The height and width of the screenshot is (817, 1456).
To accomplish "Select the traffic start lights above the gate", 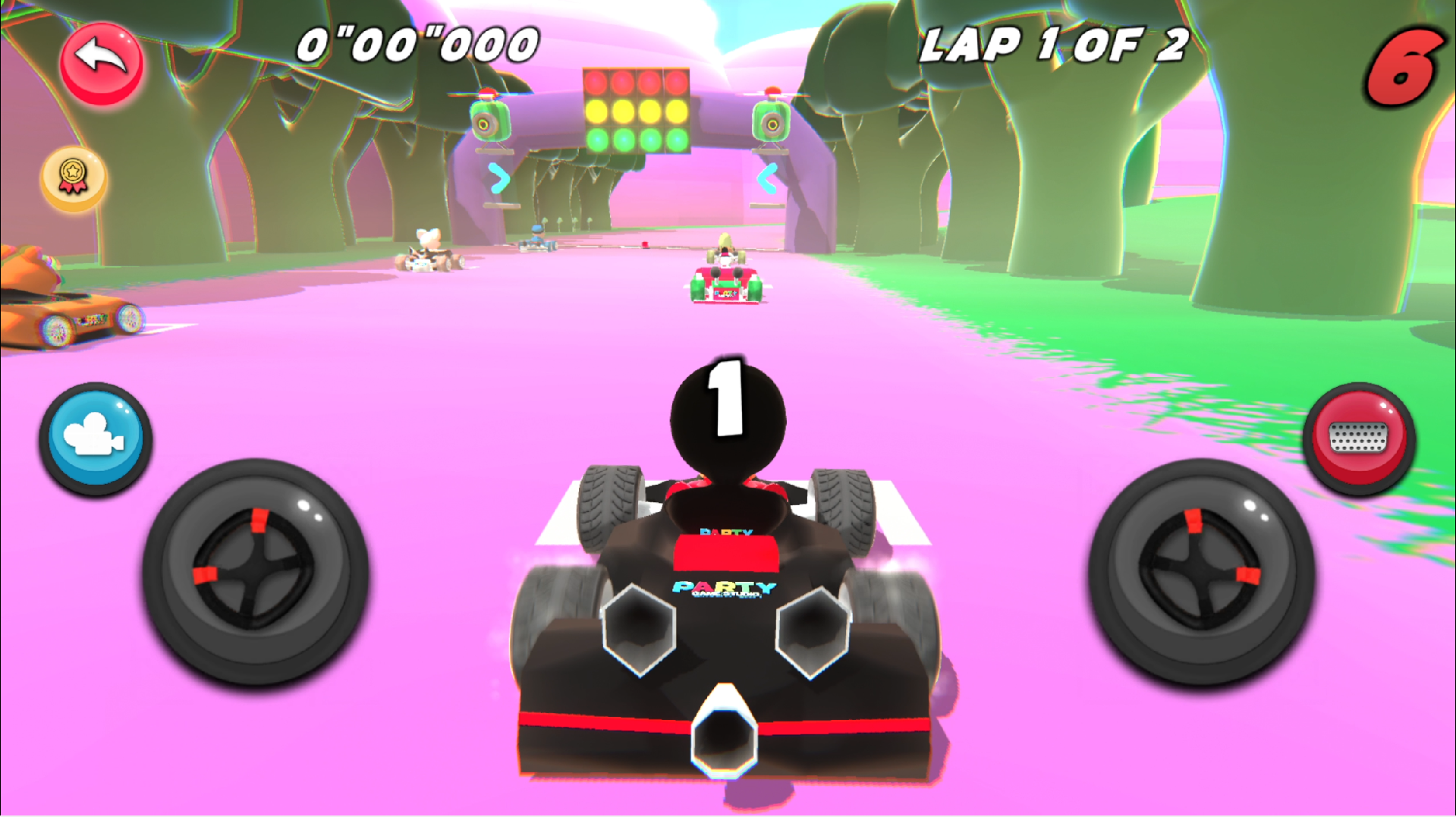I will pos(637,112).
